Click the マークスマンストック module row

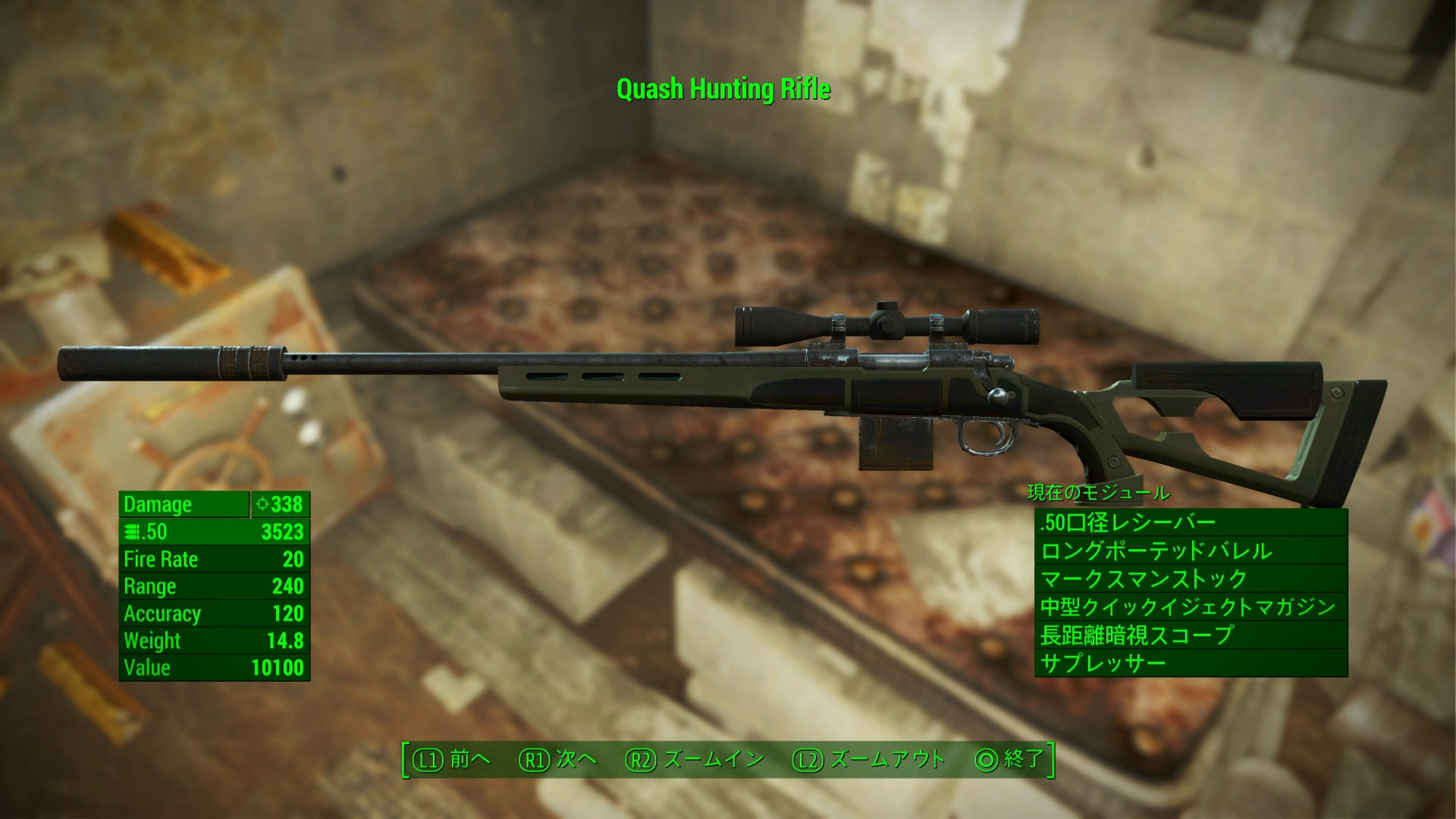coord(1191,579)
